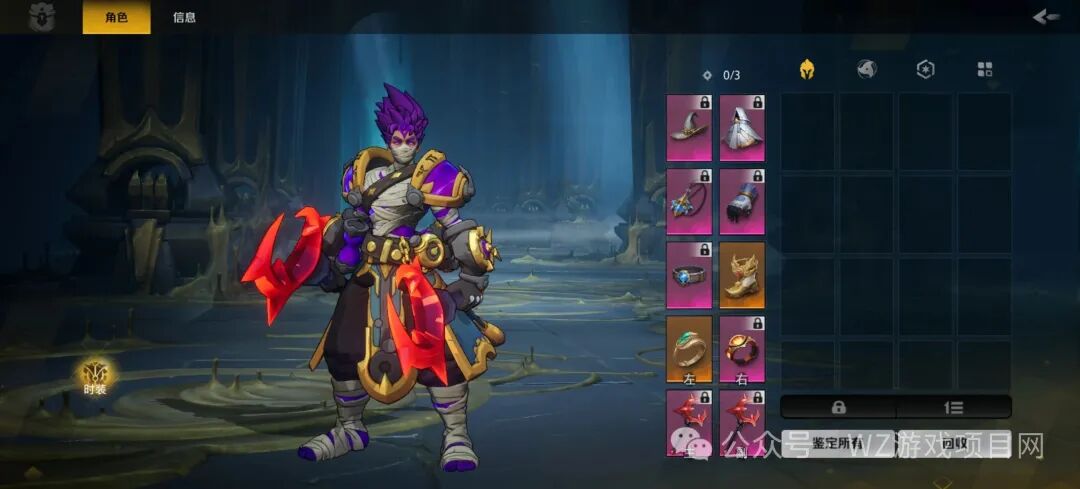Open the hexagon star inventory category
The height and width of the screenshot is (489, 1080).
click(925, 70)
